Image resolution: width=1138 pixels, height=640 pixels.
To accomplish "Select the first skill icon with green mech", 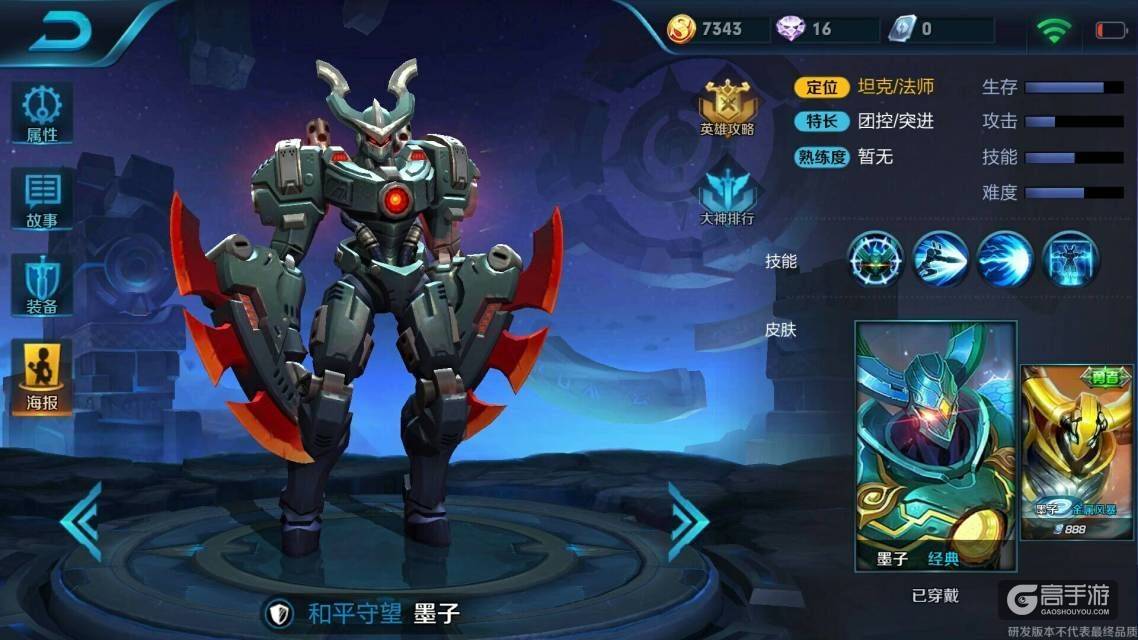I will 876,259.
